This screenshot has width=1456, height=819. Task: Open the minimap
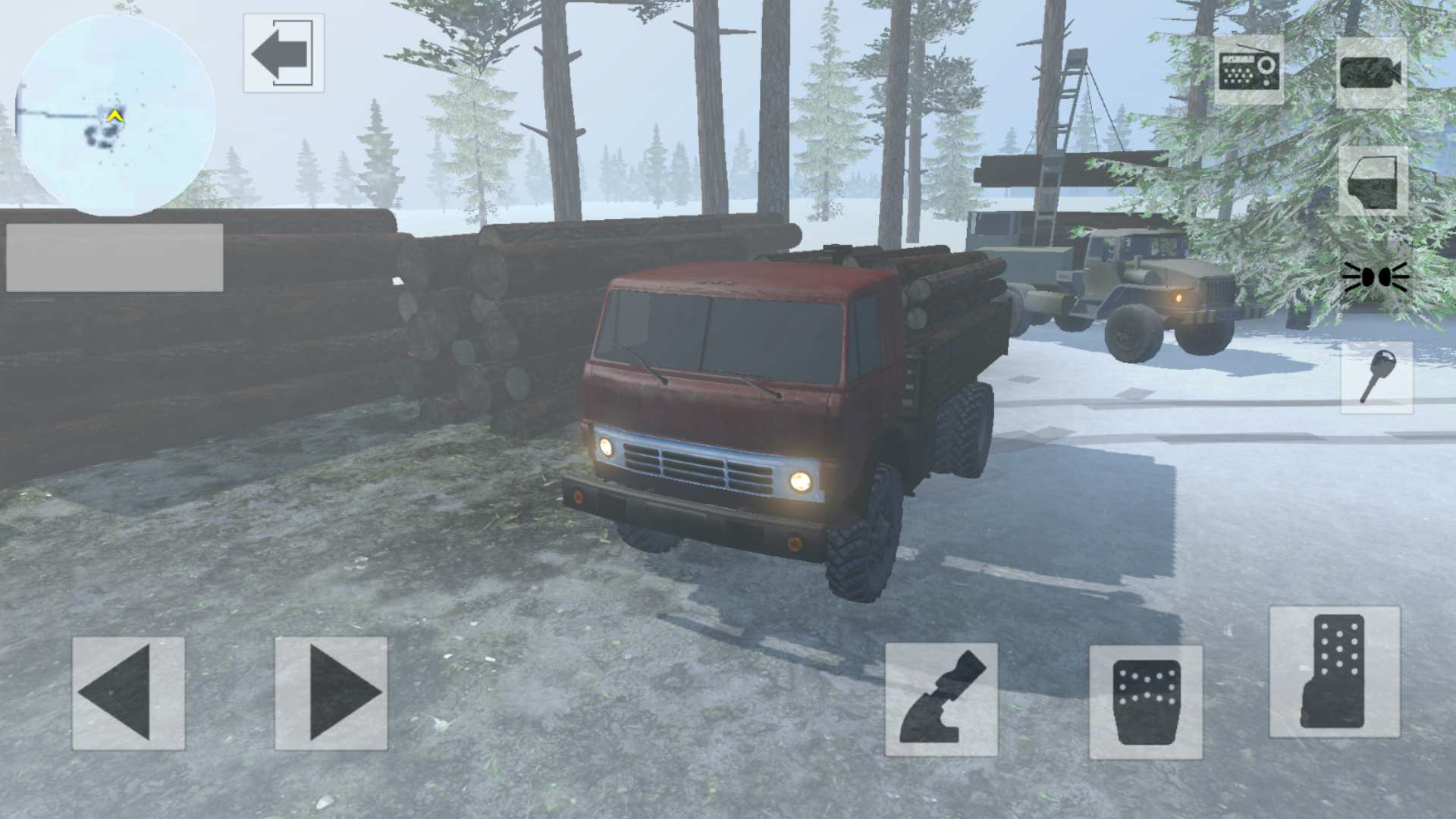click(x=118, y=114)
